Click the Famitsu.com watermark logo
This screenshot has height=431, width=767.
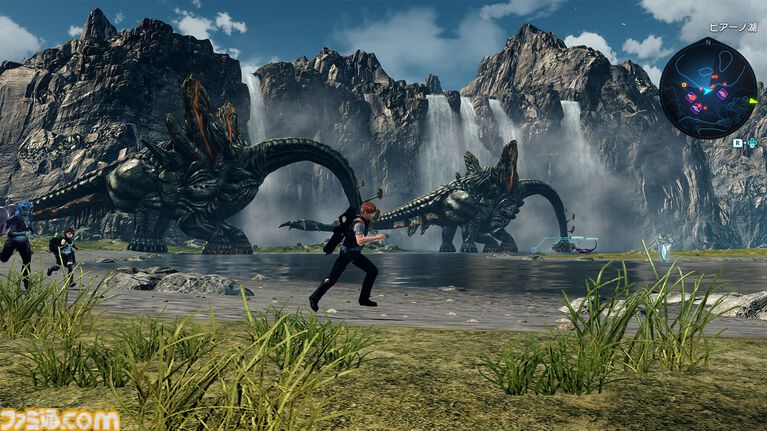[60, 418]
